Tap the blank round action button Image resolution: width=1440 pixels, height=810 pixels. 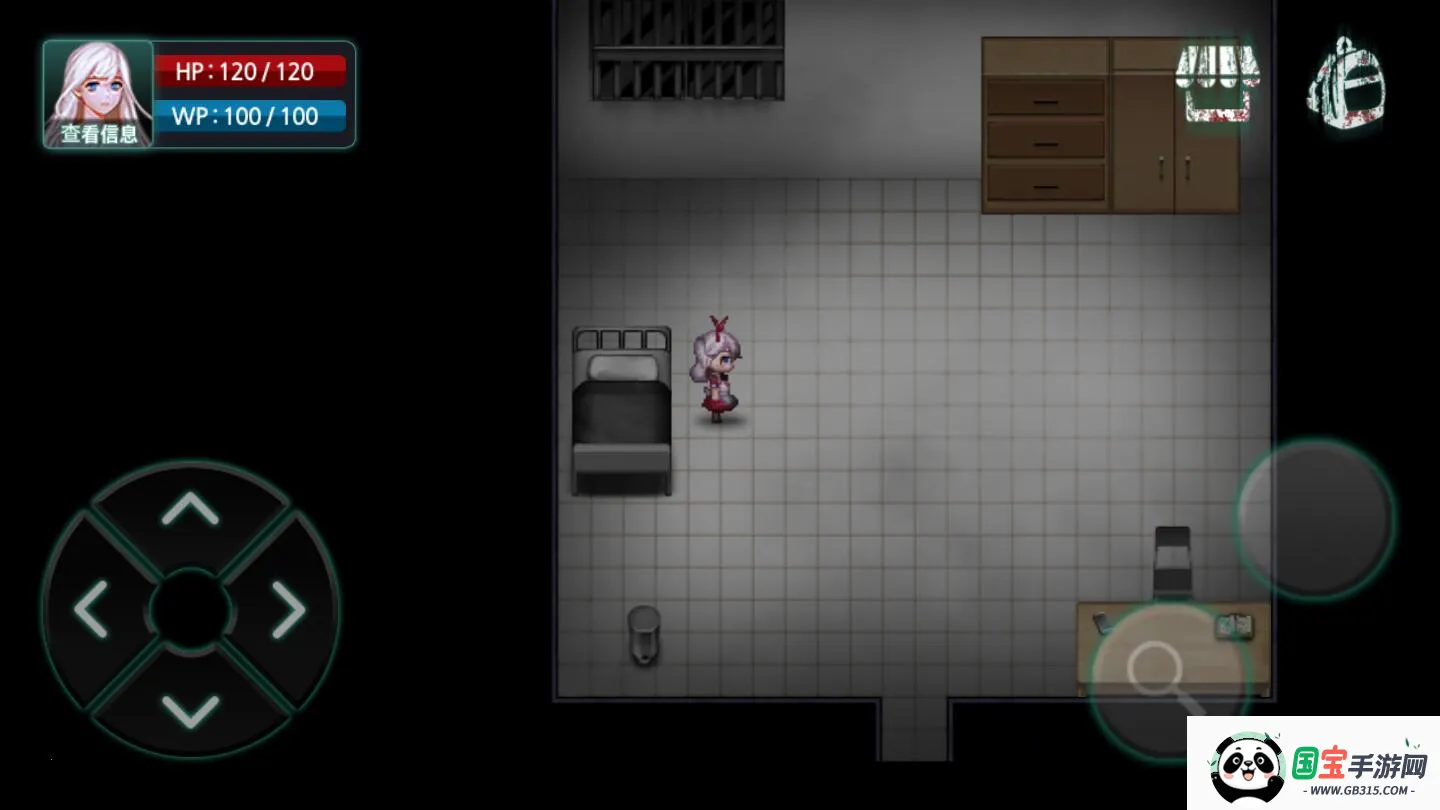pyautogui.click(x=1315, y=518)
